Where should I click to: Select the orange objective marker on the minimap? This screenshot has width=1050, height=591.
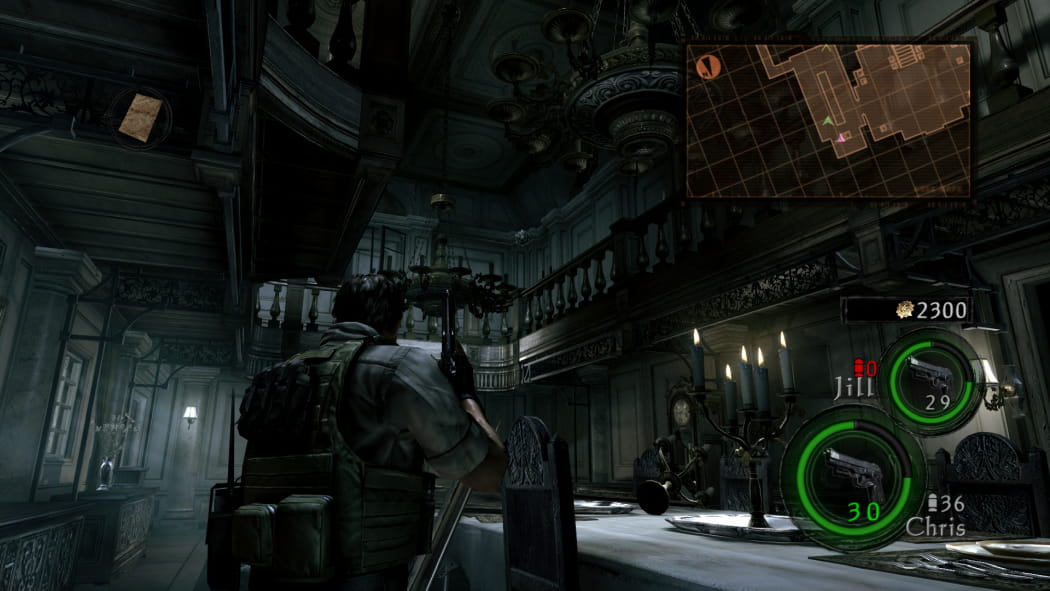click(709, 67)
